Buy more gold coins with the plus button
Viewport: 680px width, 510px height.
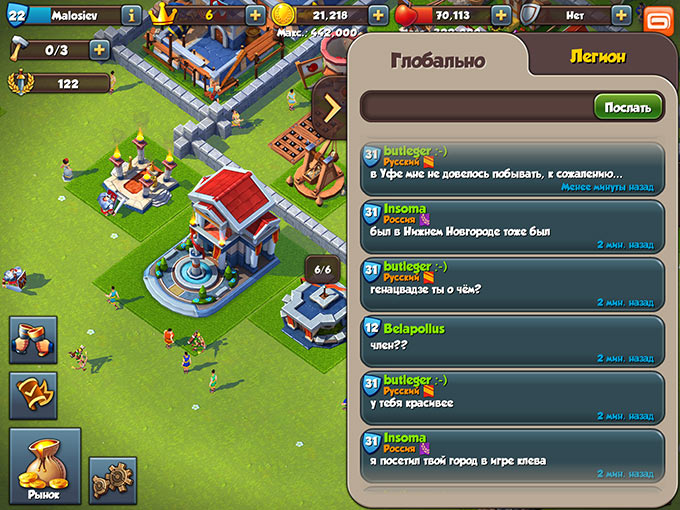pyautogui.click(x=378, y=15)
